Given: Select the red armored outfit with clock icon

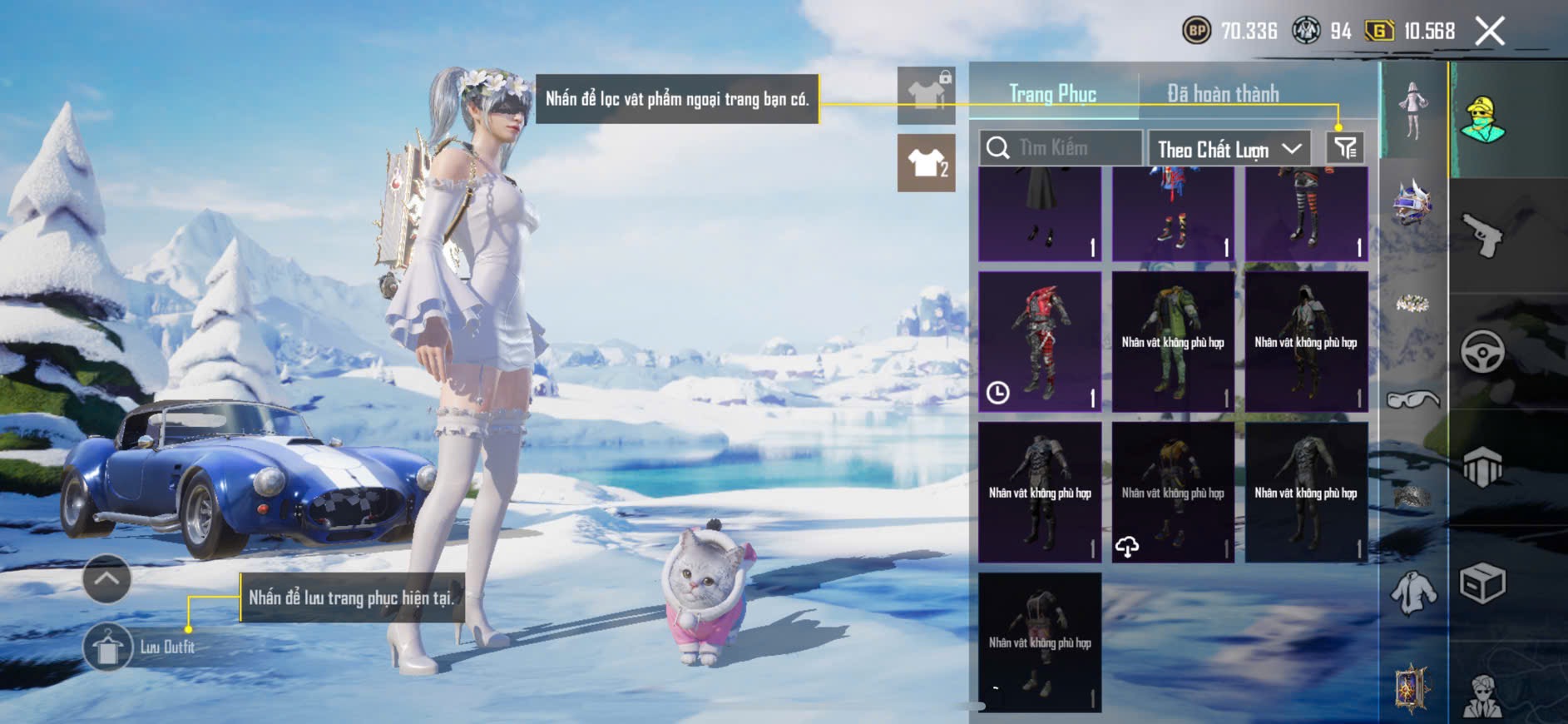Looking at the screenshot, I should click(x=1040, y=342).
